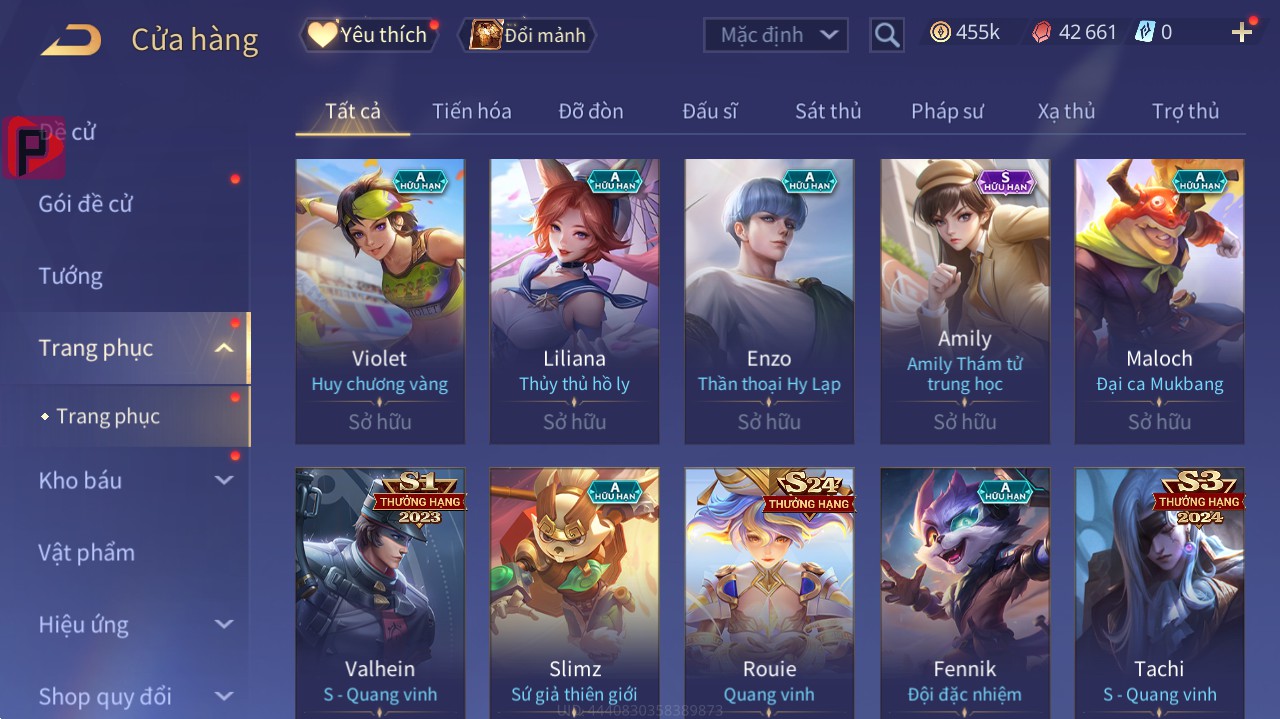Choose the Enzo Thần thoại Hy Lạp skin

pos(769,300)
